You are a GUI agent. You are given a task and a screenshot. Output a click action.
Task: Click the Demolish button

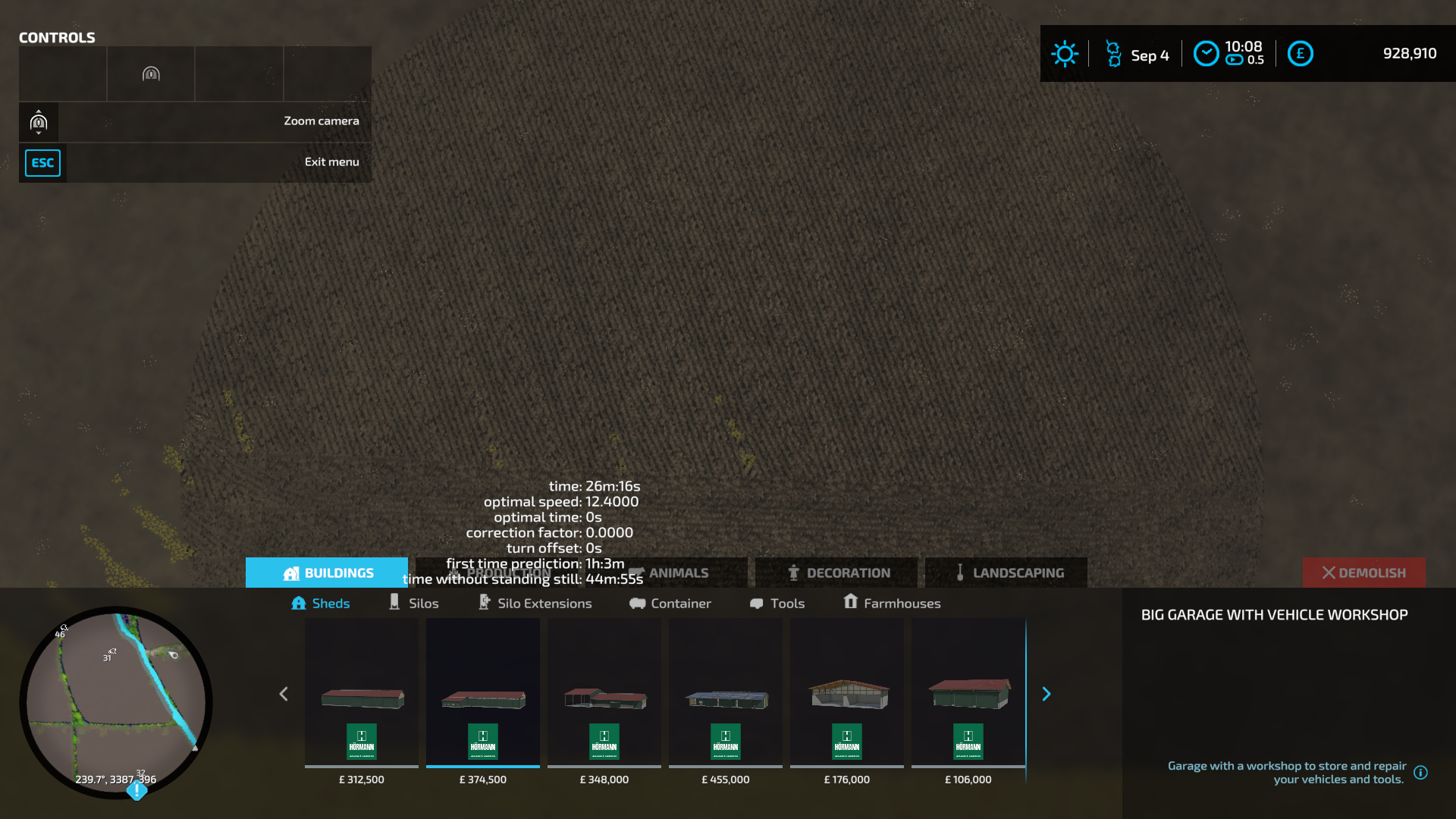click(1363, 573)
